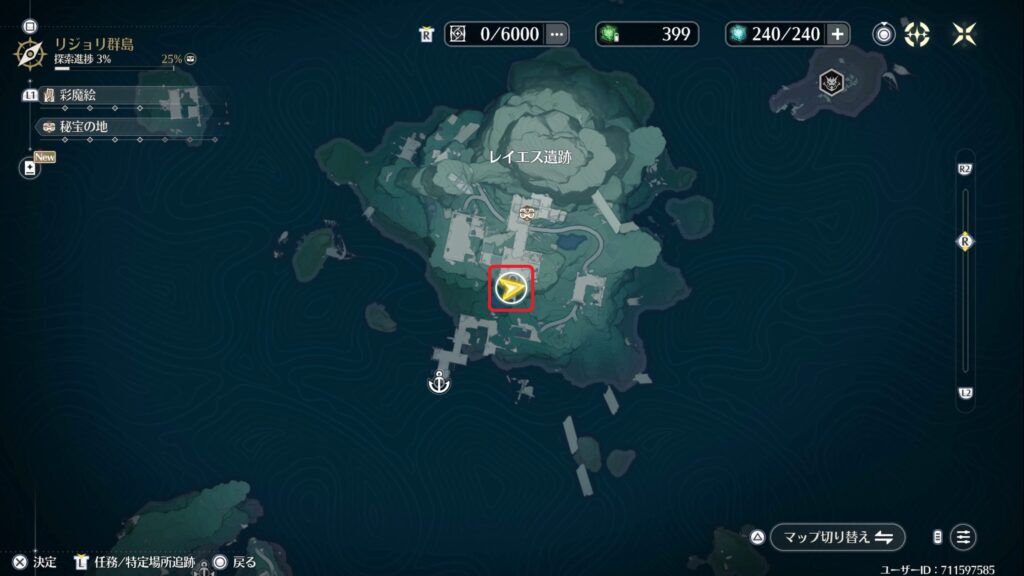Select the NPC marker below レイエス遺跡
The image size is (1024, 576).
click(528, 211)
